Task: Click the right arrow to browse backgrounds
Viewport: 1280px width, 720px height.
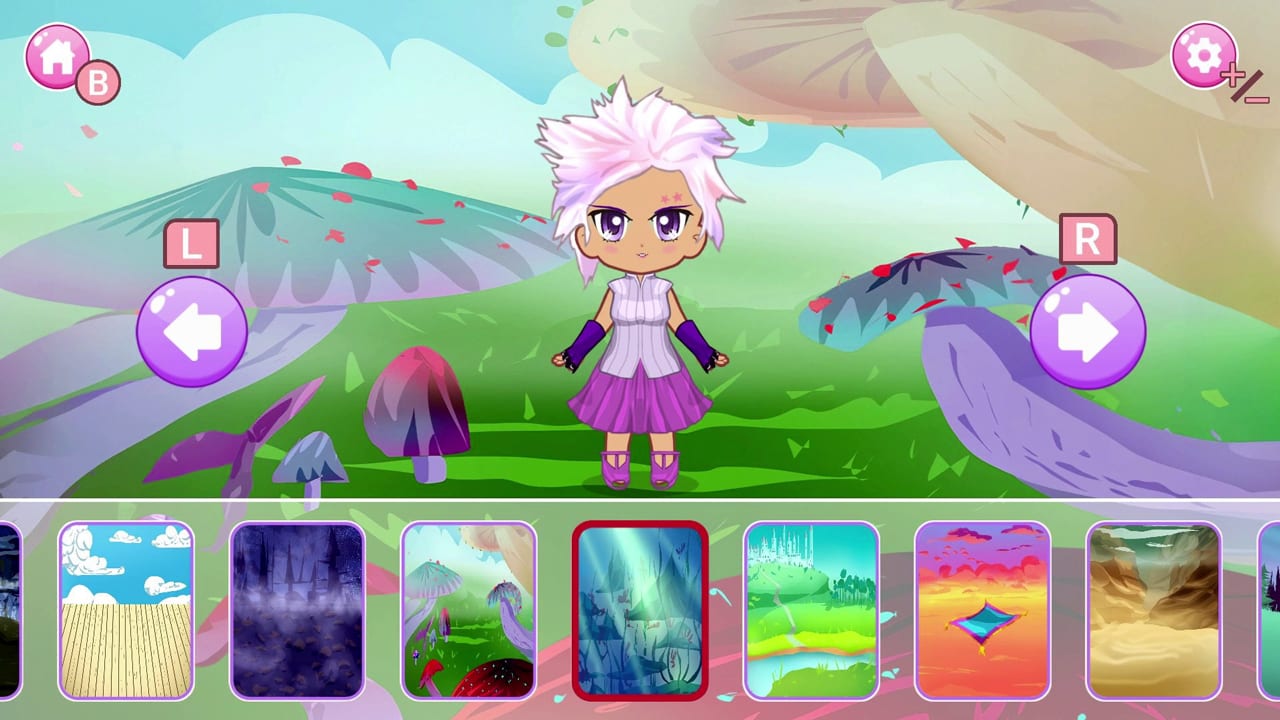Action: (1088, 330)
